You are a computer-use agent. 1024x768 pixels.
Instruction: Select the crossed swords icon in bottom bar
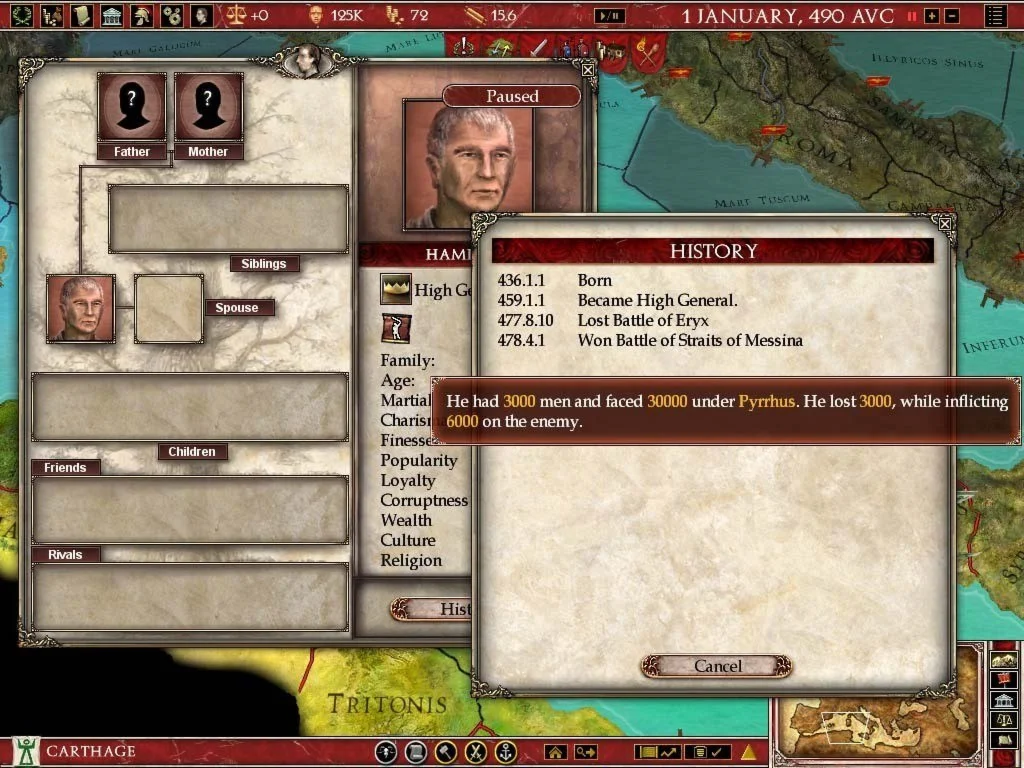(x=477, y=752)
